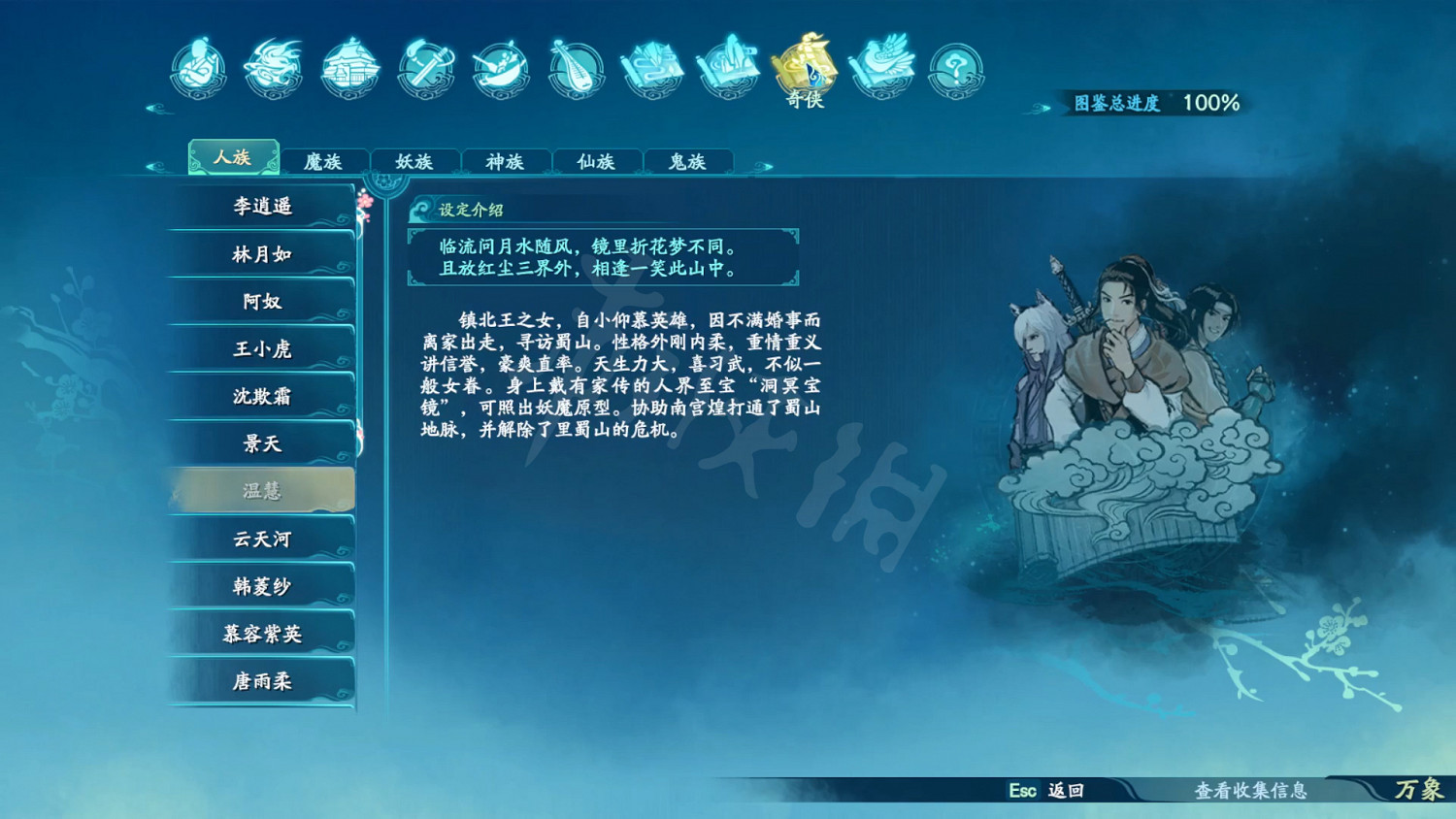Switch to the 魔族 tab

324,161
